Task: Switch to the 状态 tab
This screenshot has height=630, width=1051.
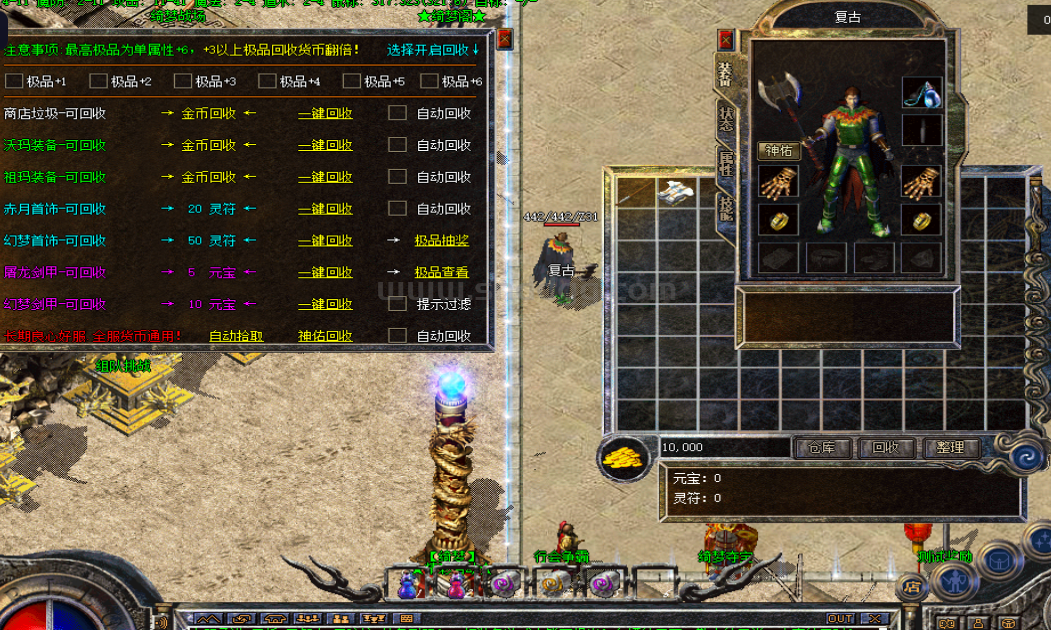Action: 725,118
